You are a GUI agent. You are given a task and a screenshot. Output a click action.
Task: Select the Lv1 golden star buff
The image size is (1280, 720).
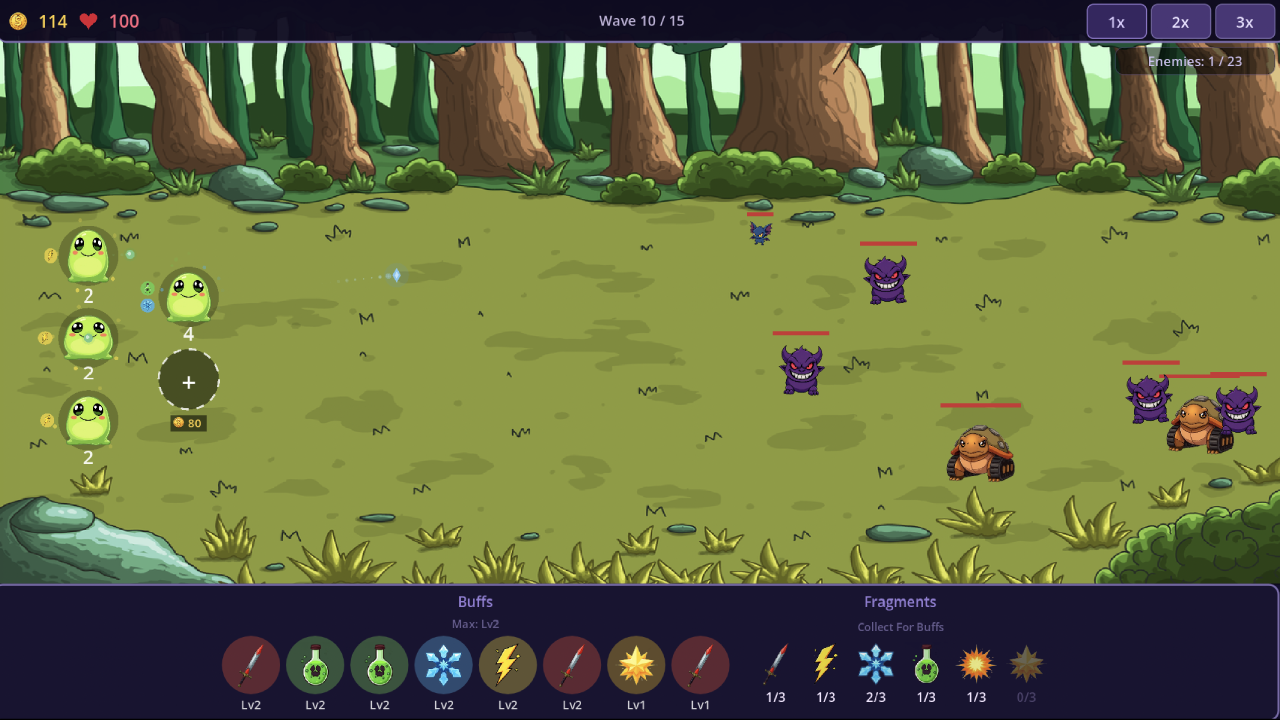click(x=637, y=664)
